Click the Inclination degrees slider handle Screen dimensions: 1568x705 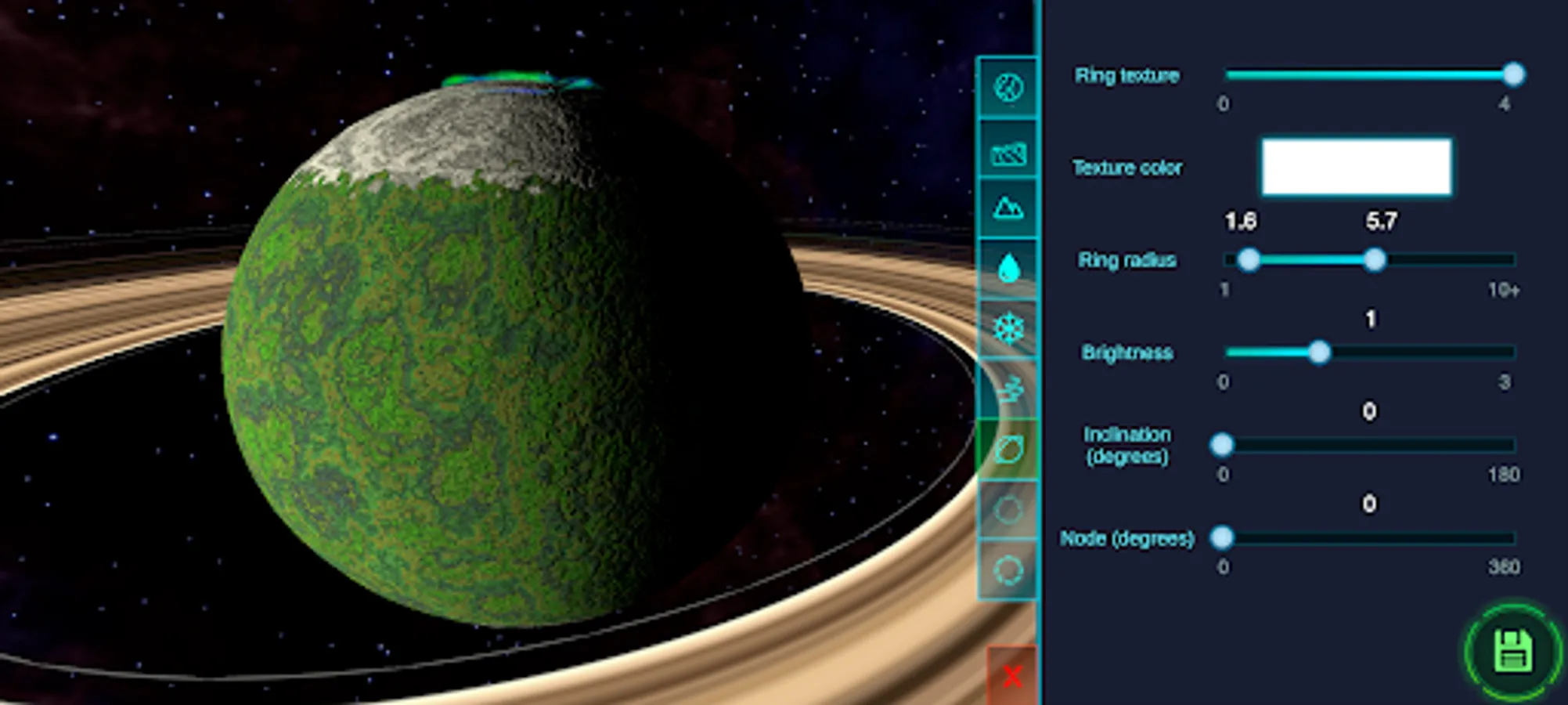1221,444
